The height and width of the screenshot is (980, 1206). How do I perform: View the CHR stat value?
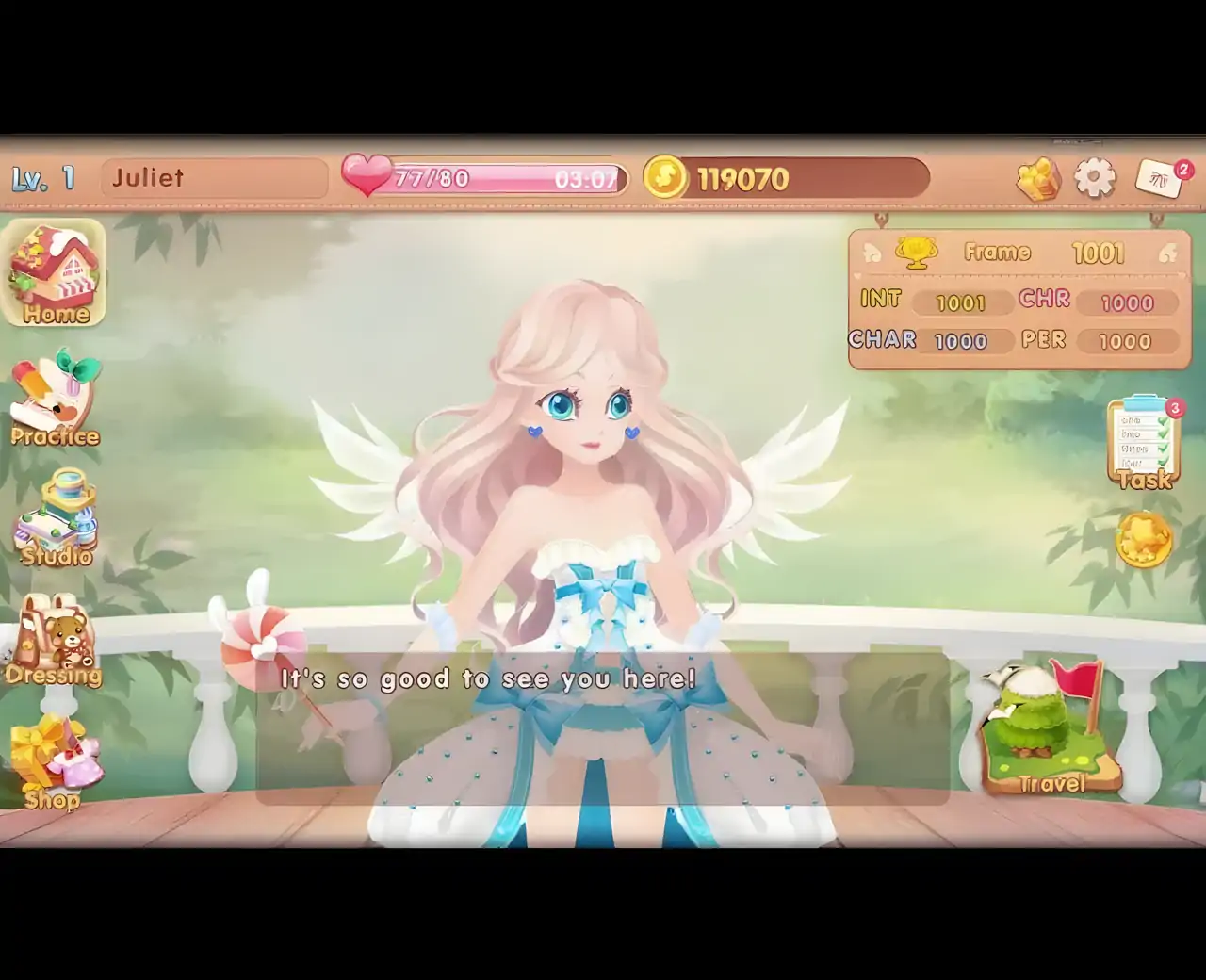pos(1129,302)
